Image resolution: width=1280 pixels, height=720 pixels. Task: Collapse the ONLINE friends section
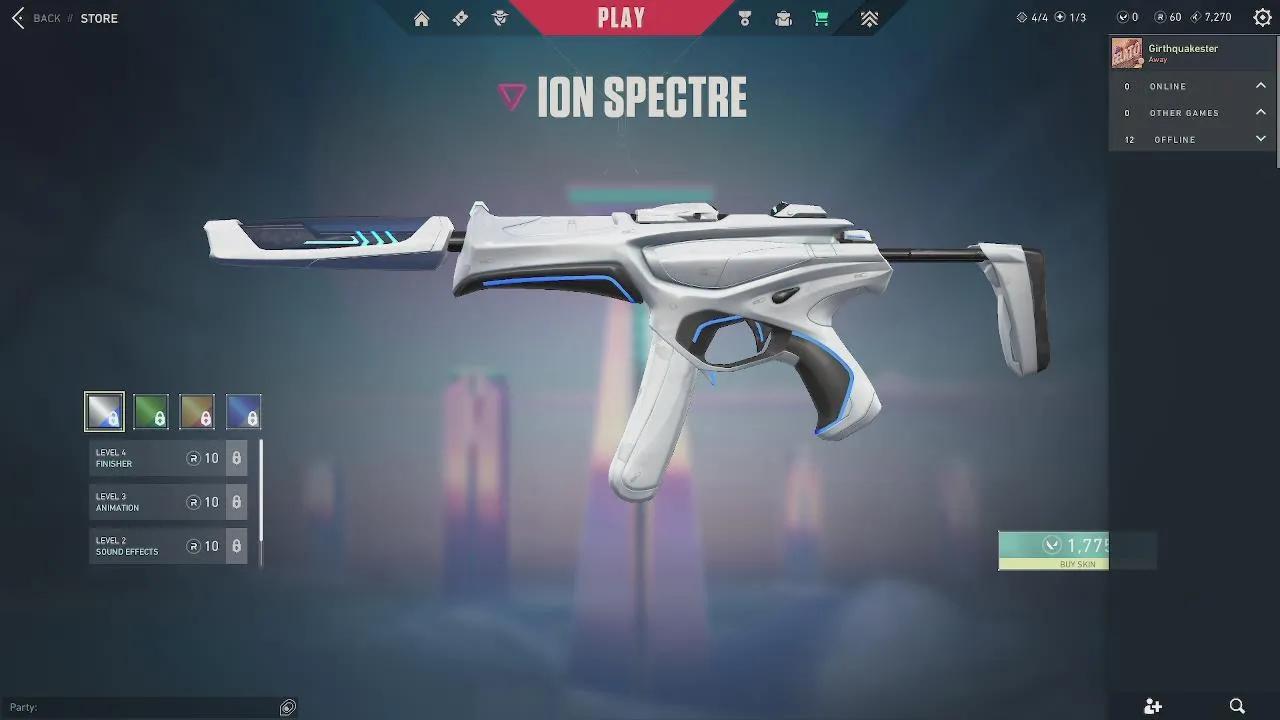1261,86
